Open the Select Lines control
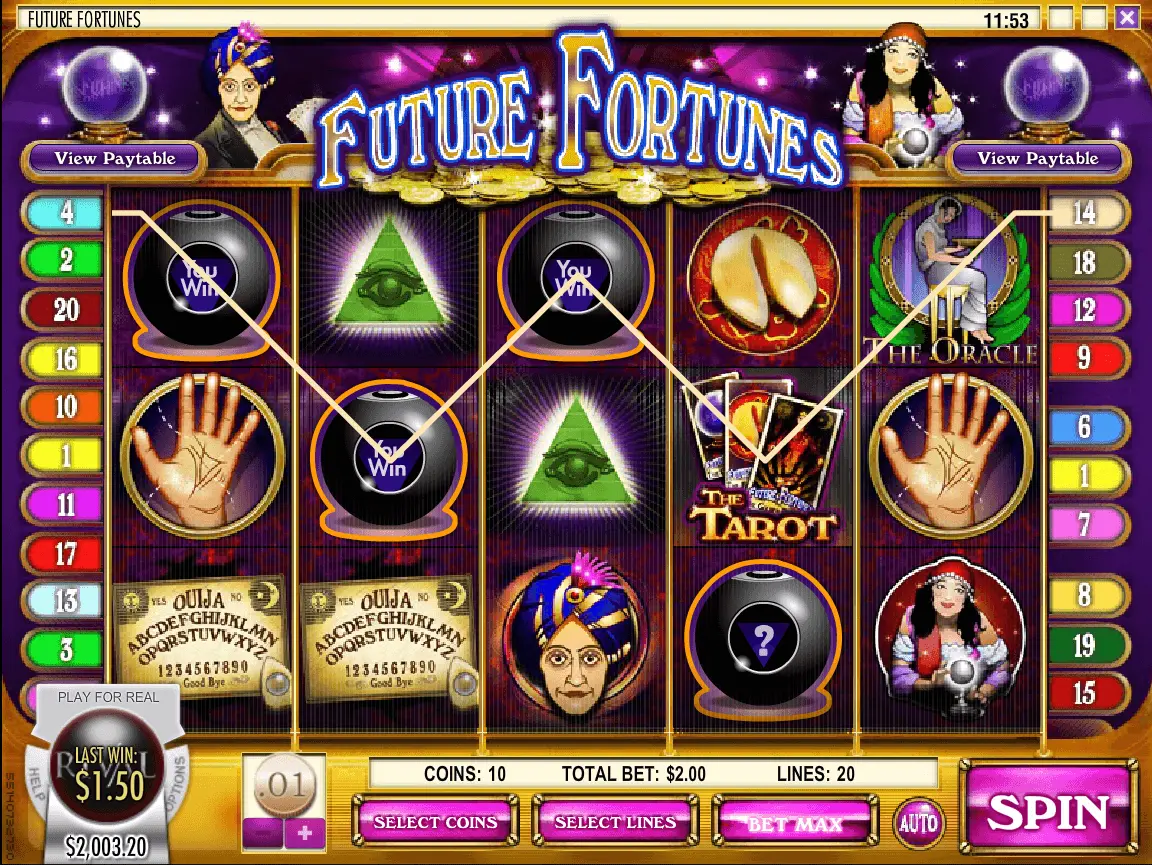 (615, 822)
